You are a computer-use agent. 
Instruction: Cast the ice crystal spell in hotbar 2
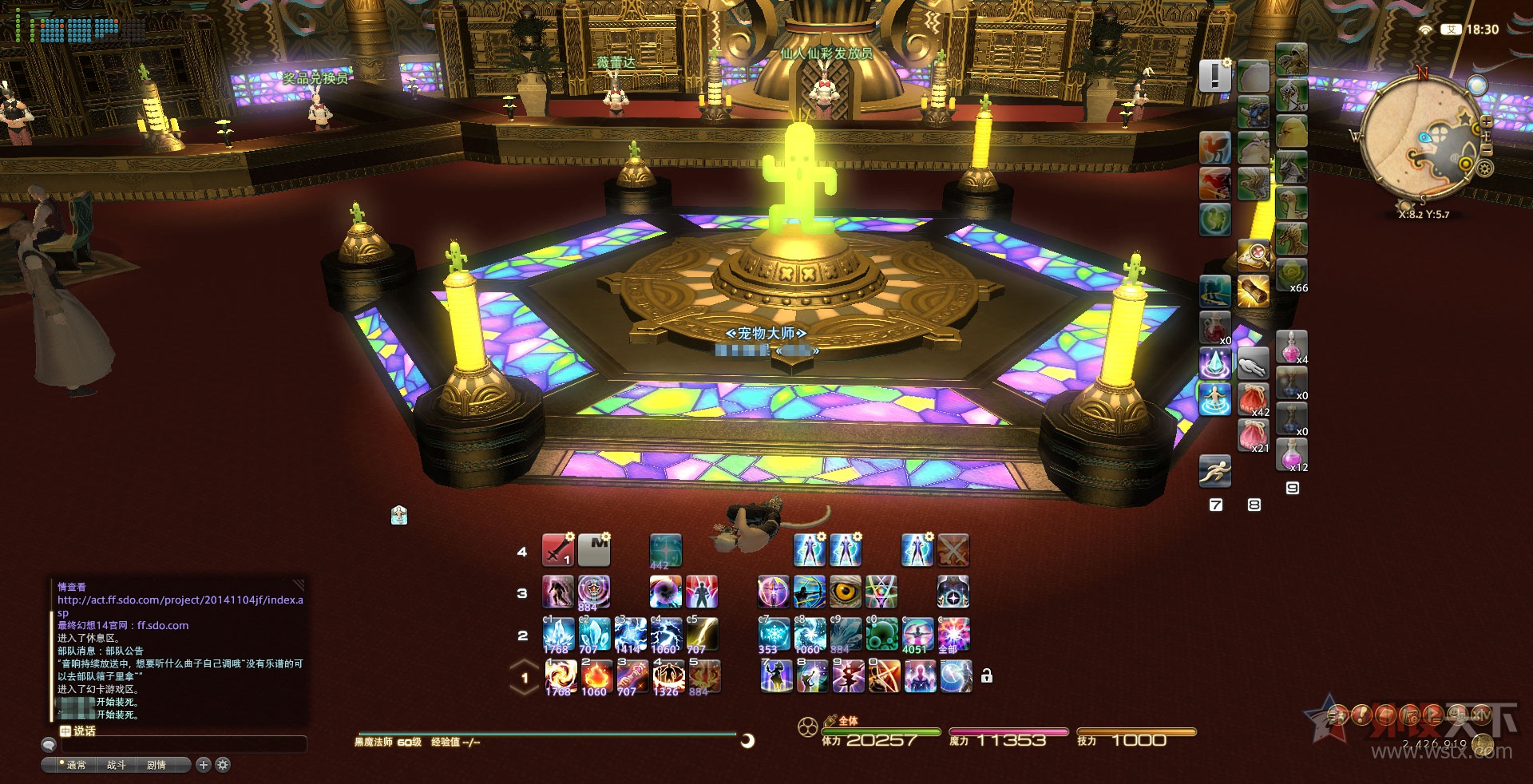(x=559, y=635)
